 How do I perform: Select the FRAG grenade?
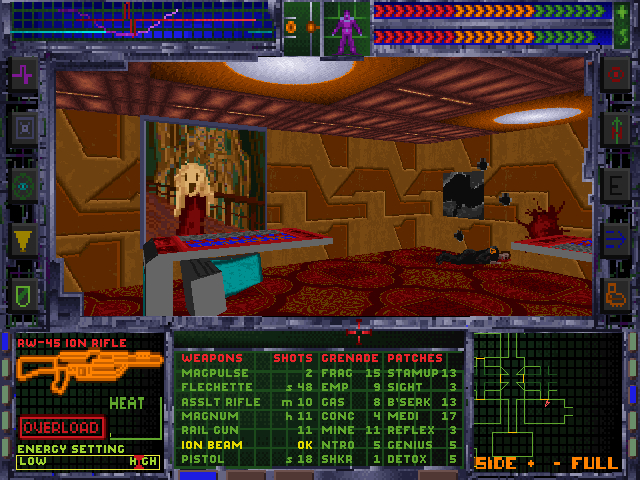click(333, 372)
